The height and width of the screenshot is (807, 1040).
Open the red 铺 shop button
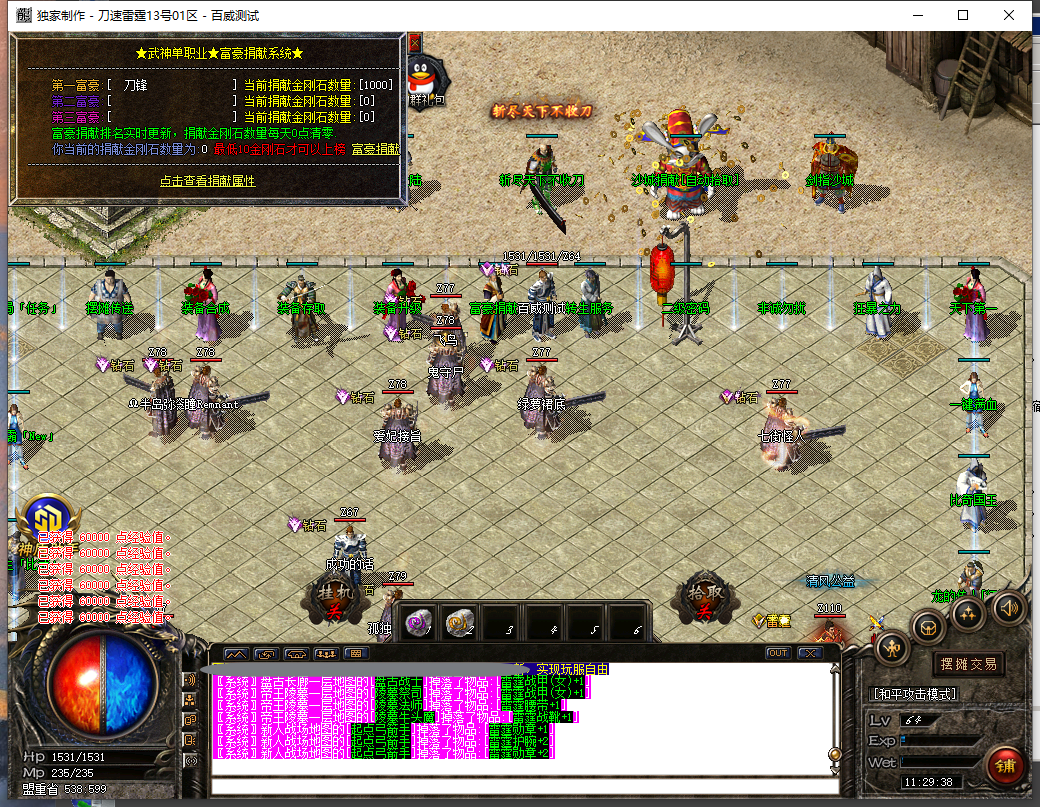point(1003,765)
